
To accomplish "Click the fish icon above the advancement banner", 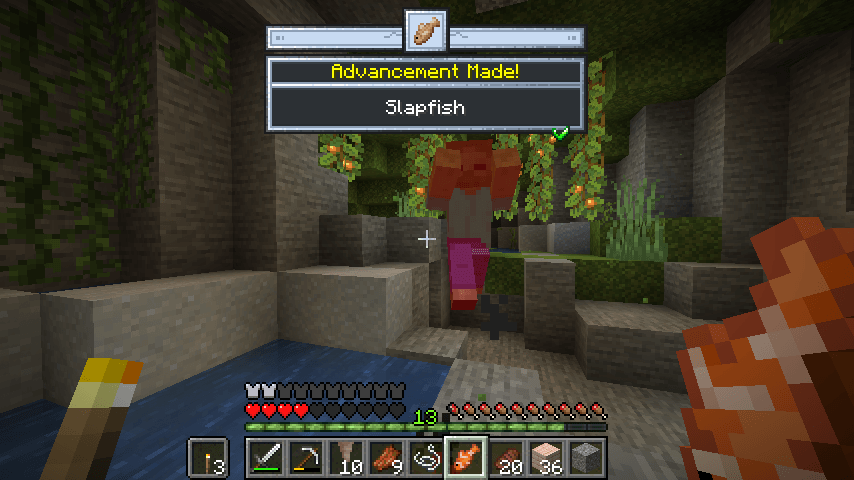I will pos(425,30).
